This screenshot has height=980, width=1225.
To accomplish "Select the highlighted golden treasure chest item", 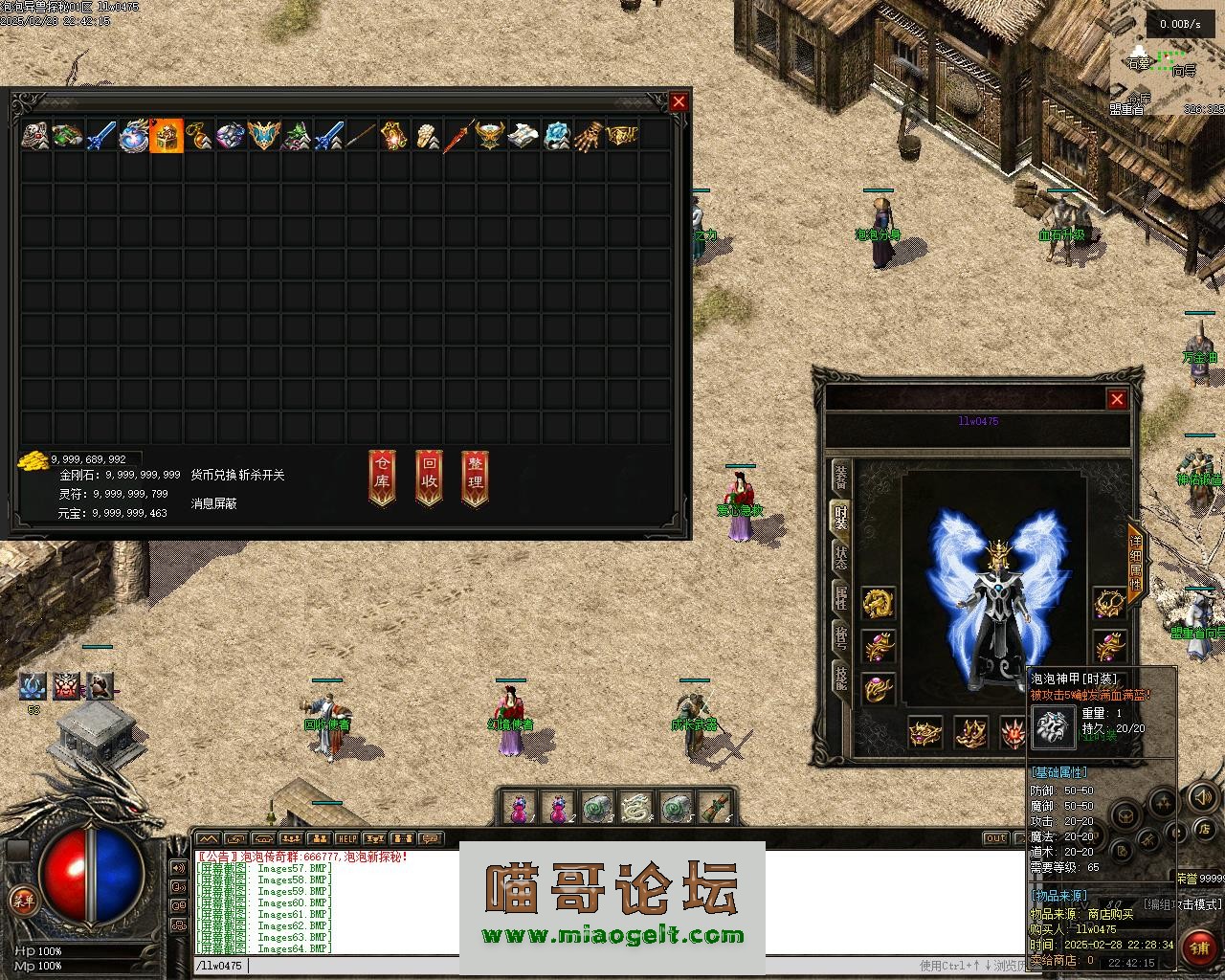I will [x=167, y=135].
